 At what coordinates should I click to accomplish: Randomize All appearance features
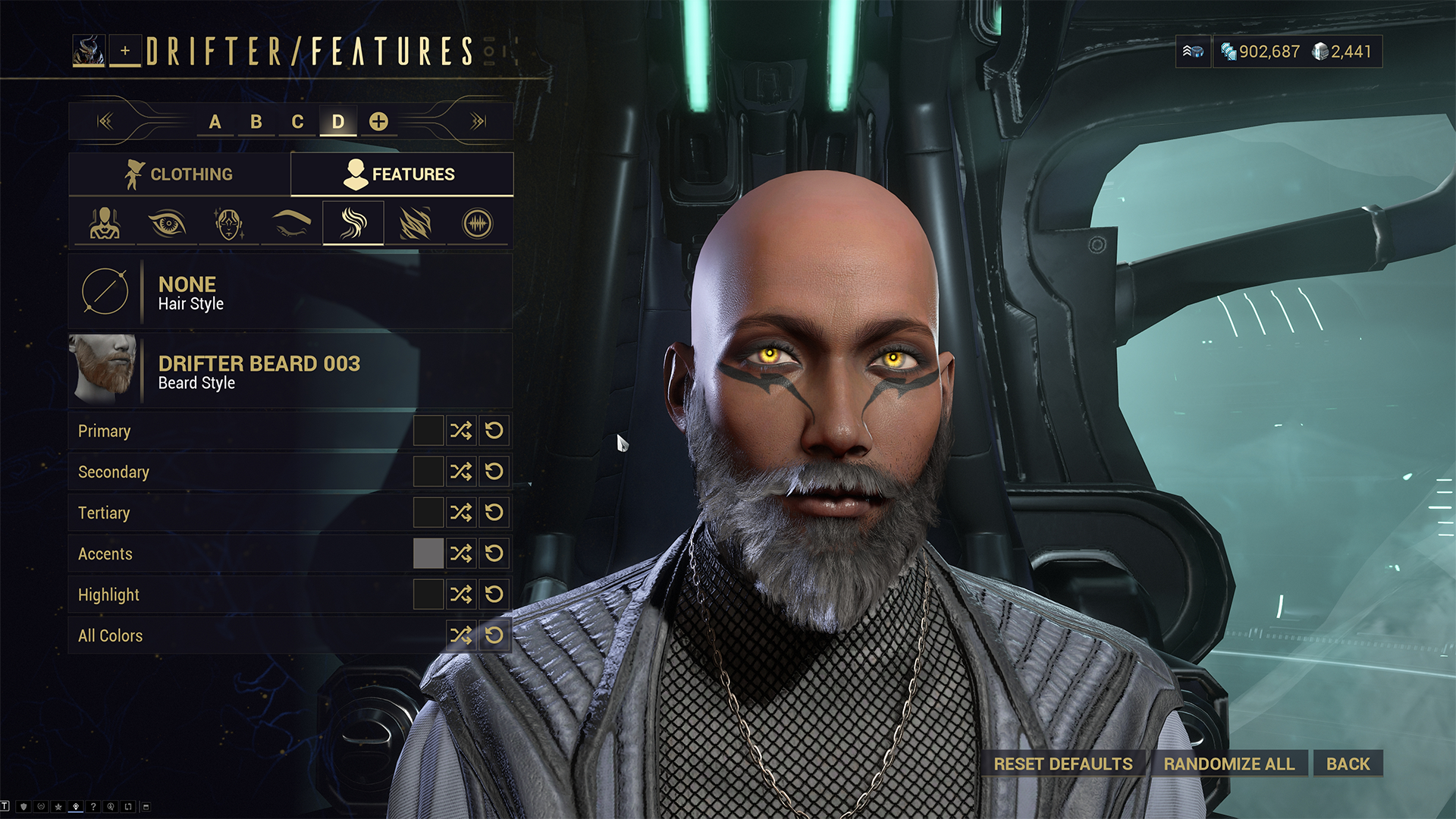(1229, 764)
